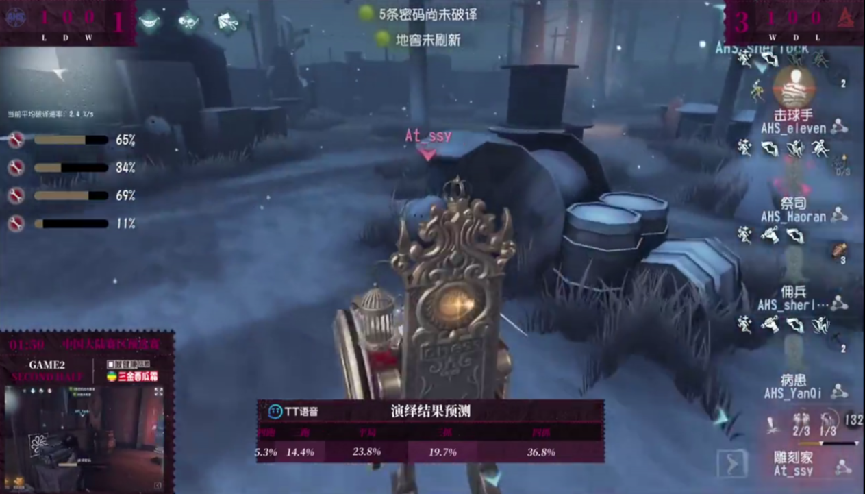Image resolution: width=865 pixels, height=494 pixels.
Task: Click the fan-shaped hunter trait icon
Action: pyautogui.click(x=227, y=20)
